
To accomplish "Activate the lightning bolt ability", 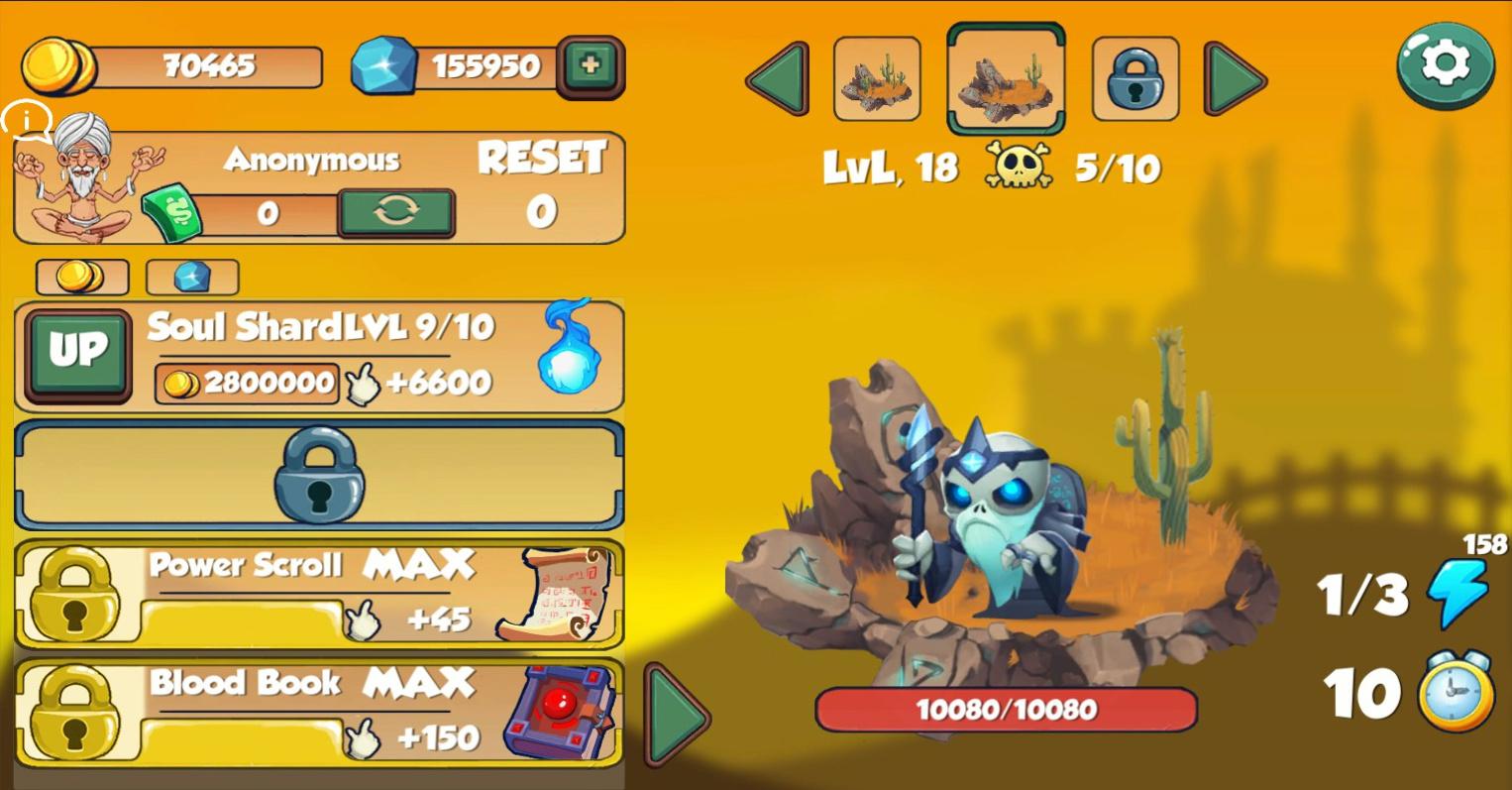I will tap(1458, 593).
